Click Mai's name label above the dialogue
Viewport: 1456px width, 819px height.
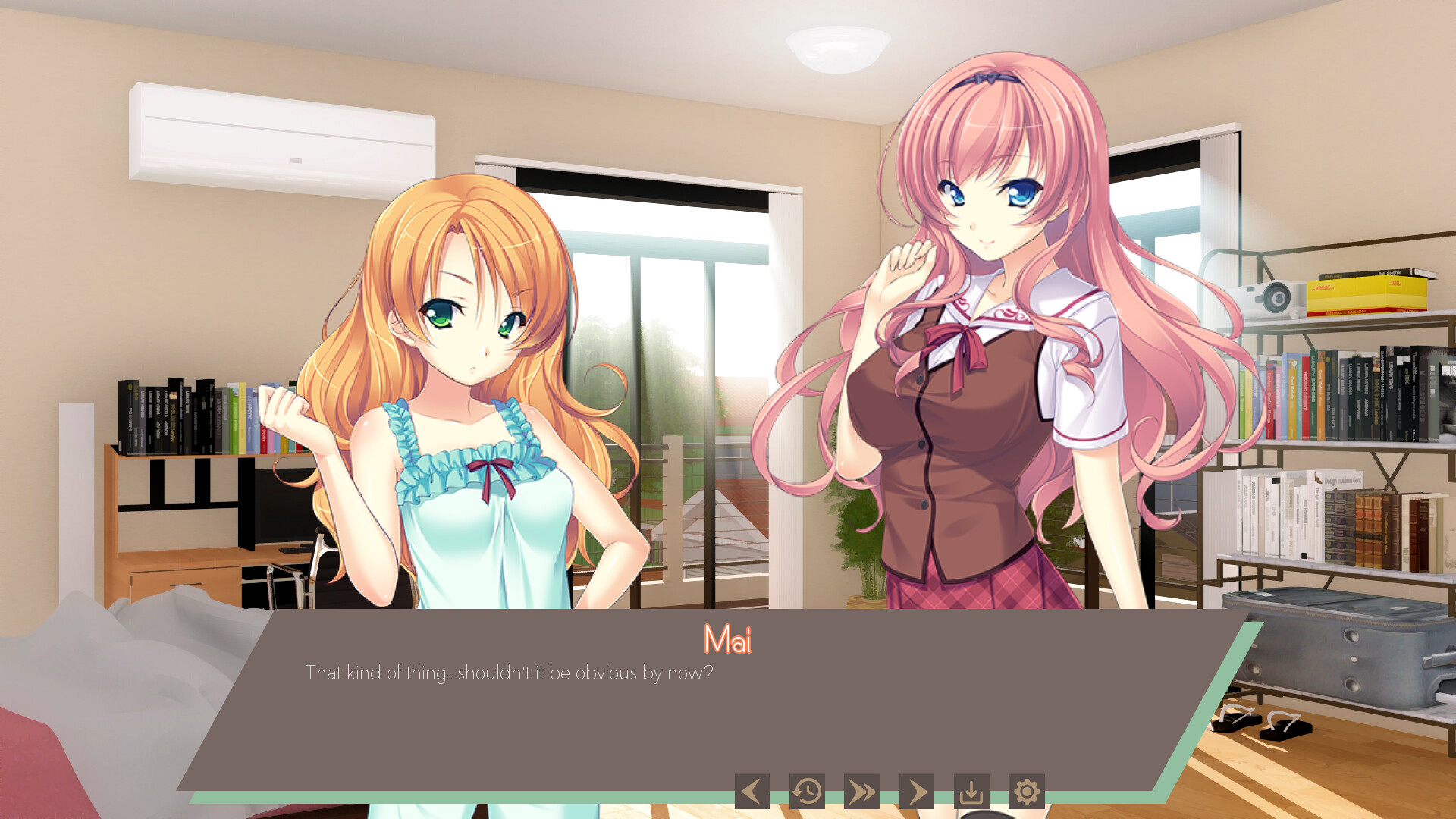coord(727,639)
